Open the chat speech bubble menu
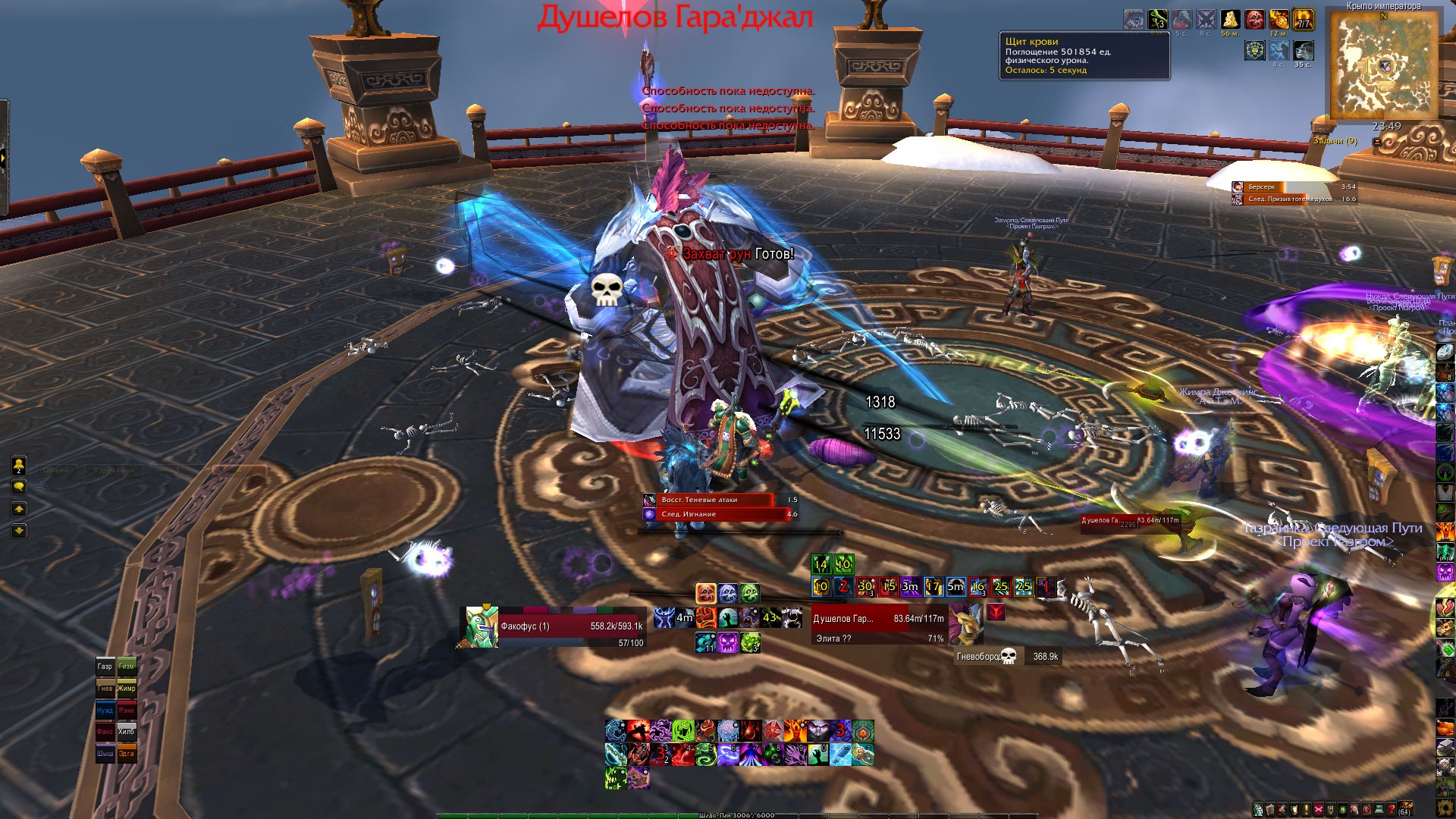Screen dimensions: 1456x819 click(19, 487)
